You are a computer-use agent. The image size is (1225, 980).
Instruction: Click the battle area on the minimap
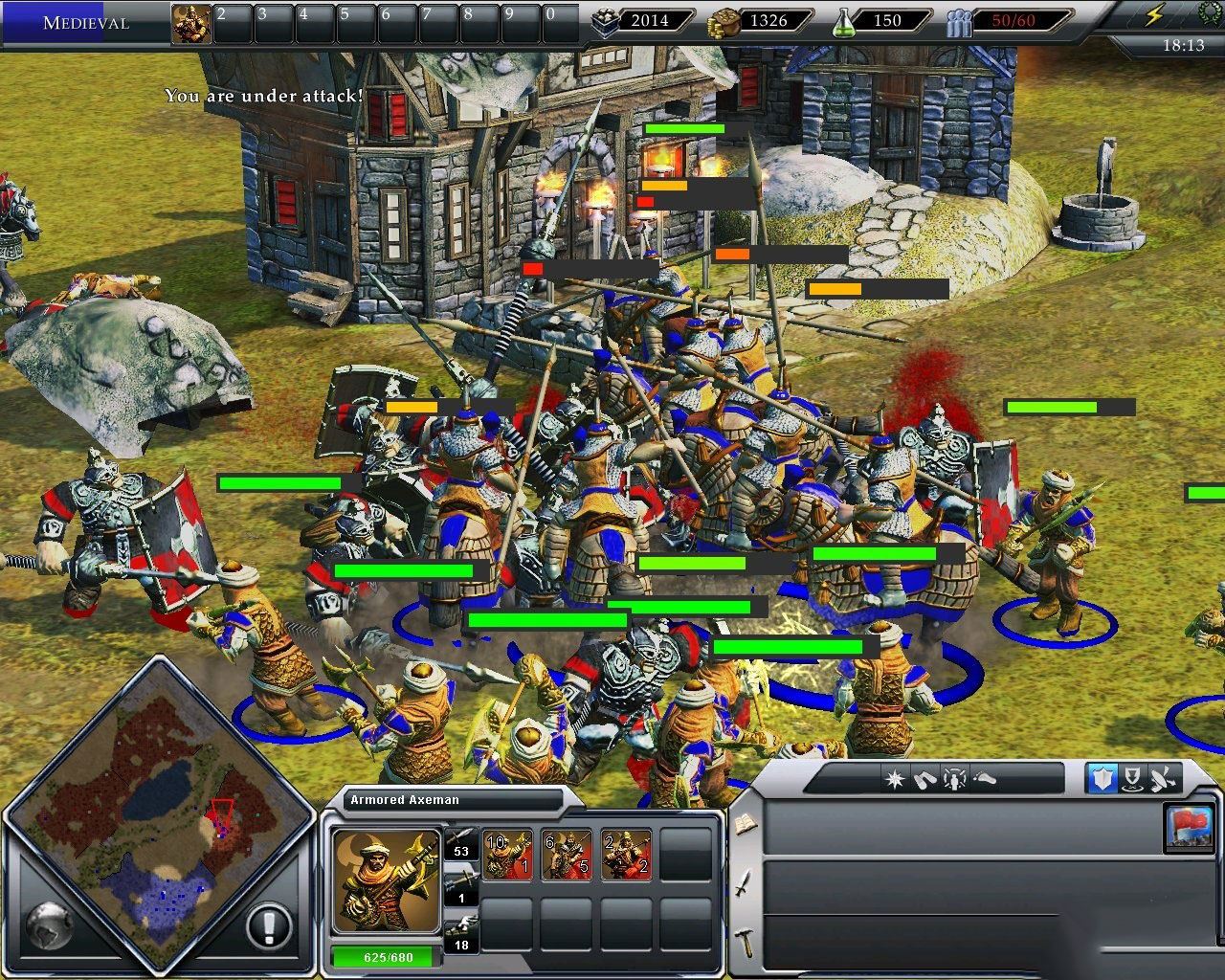pyautogui.click(x=221, y=816)
